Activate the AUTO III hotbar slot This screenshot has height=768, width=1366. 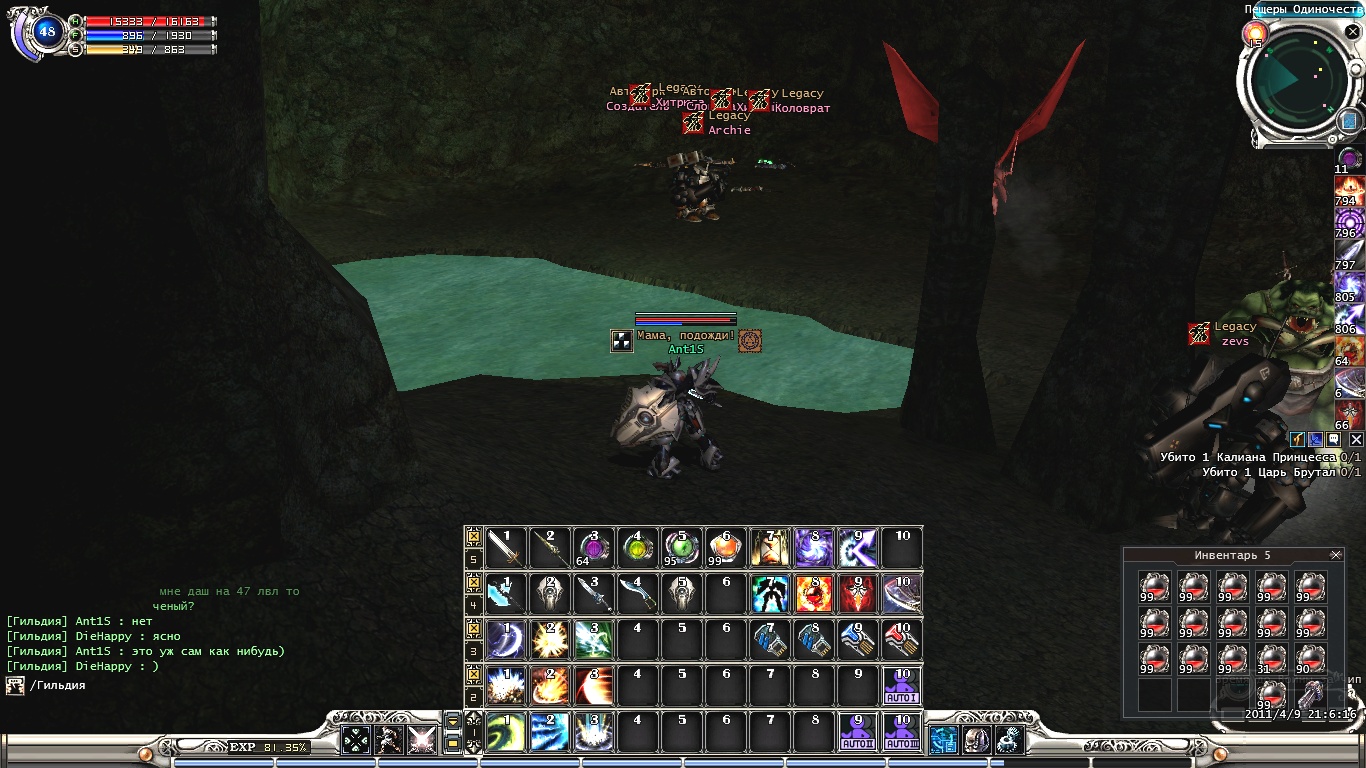[902, 732]
